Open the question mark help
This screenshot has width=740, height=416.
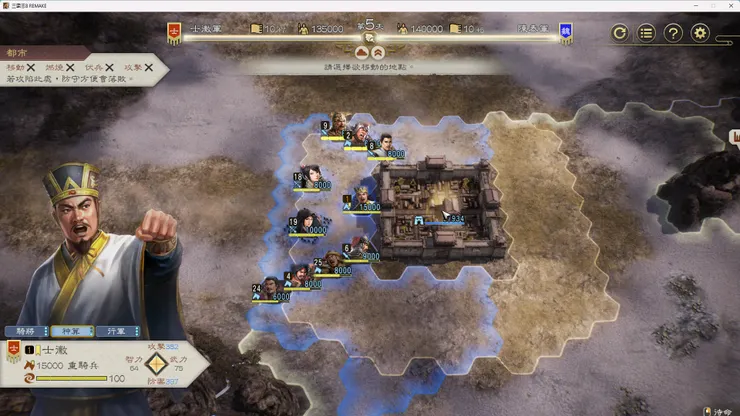(674, 33)
